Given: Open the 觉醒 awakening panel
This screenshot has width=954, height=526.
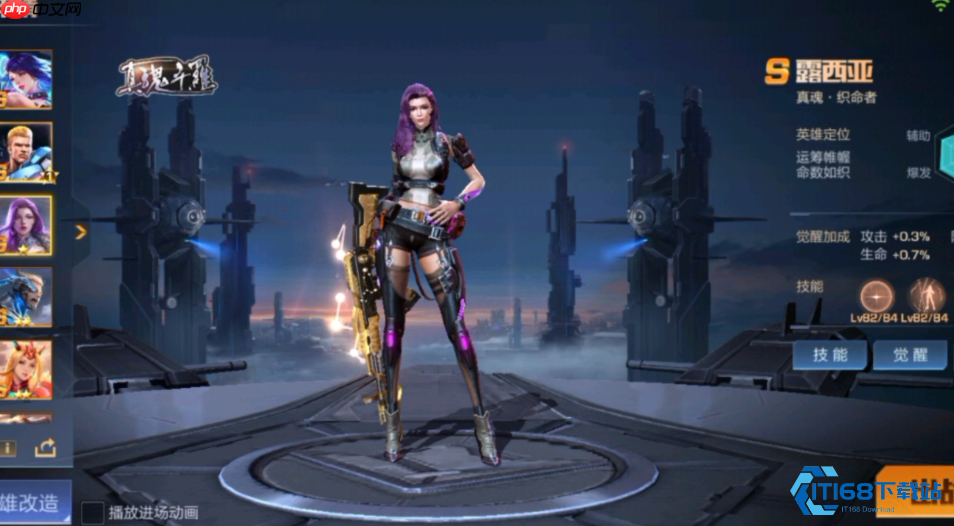Looking at the screenshot, I should 909,355.
